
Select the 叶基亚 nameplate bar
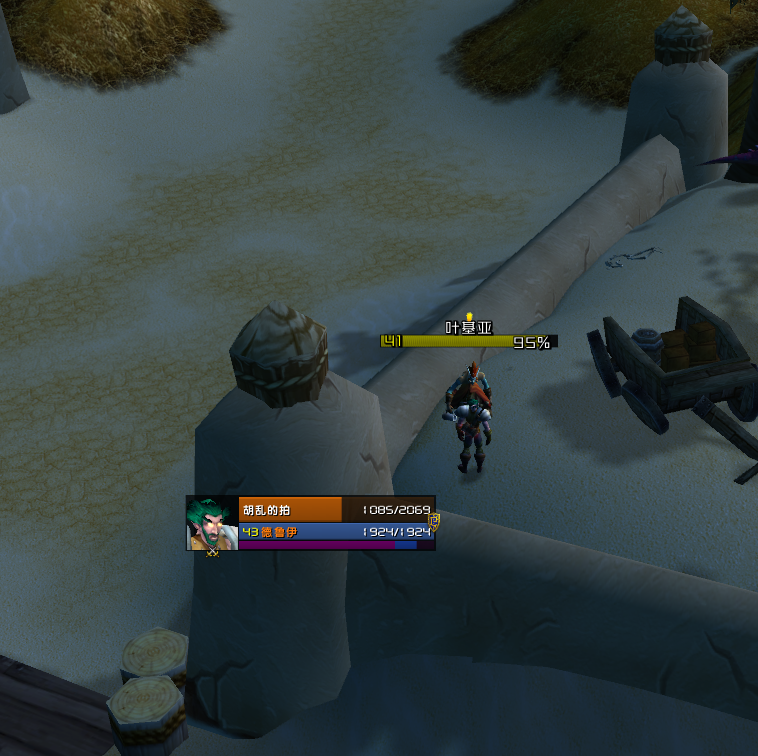pos(468,342)
